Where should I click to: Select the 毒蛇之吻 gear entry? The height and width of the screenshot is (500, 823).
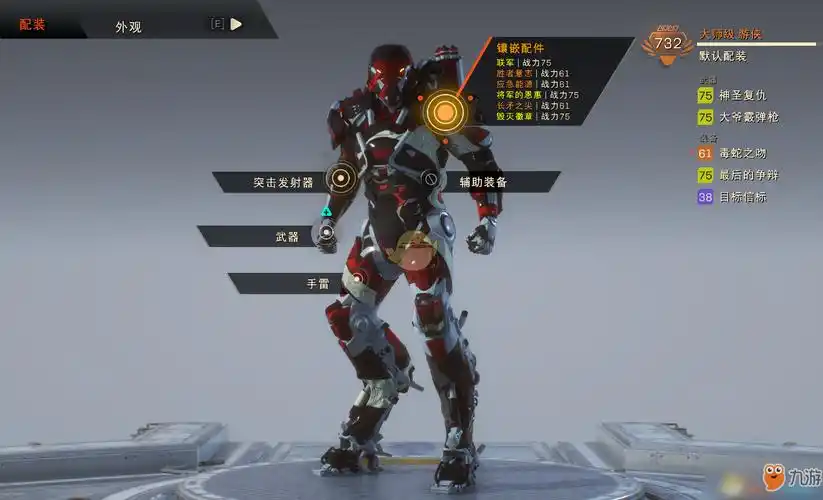pyautogui.click(x=742, y=153)
